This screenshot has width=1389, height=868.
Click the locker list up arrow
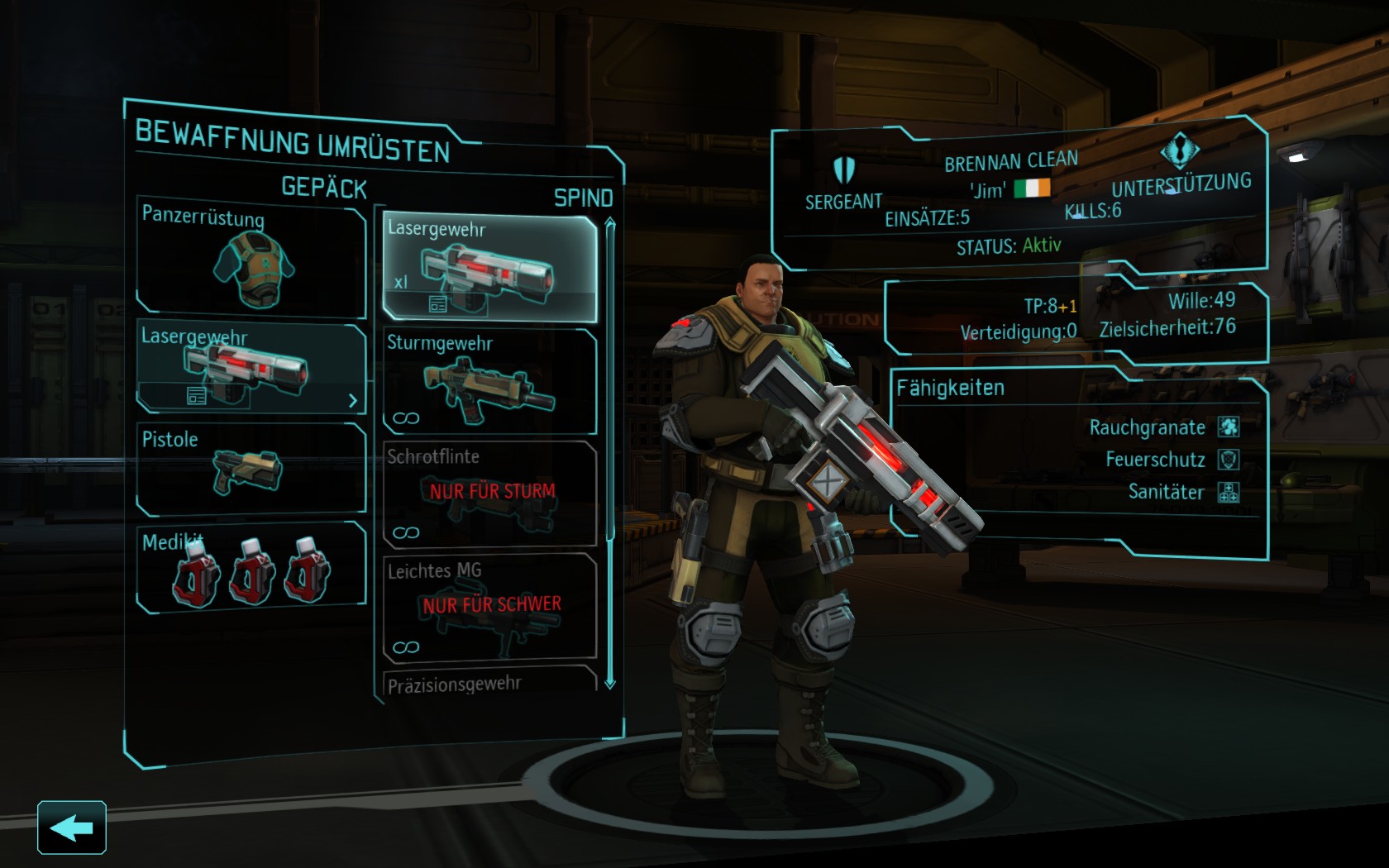pyautogui.click(x=610, y=223)
